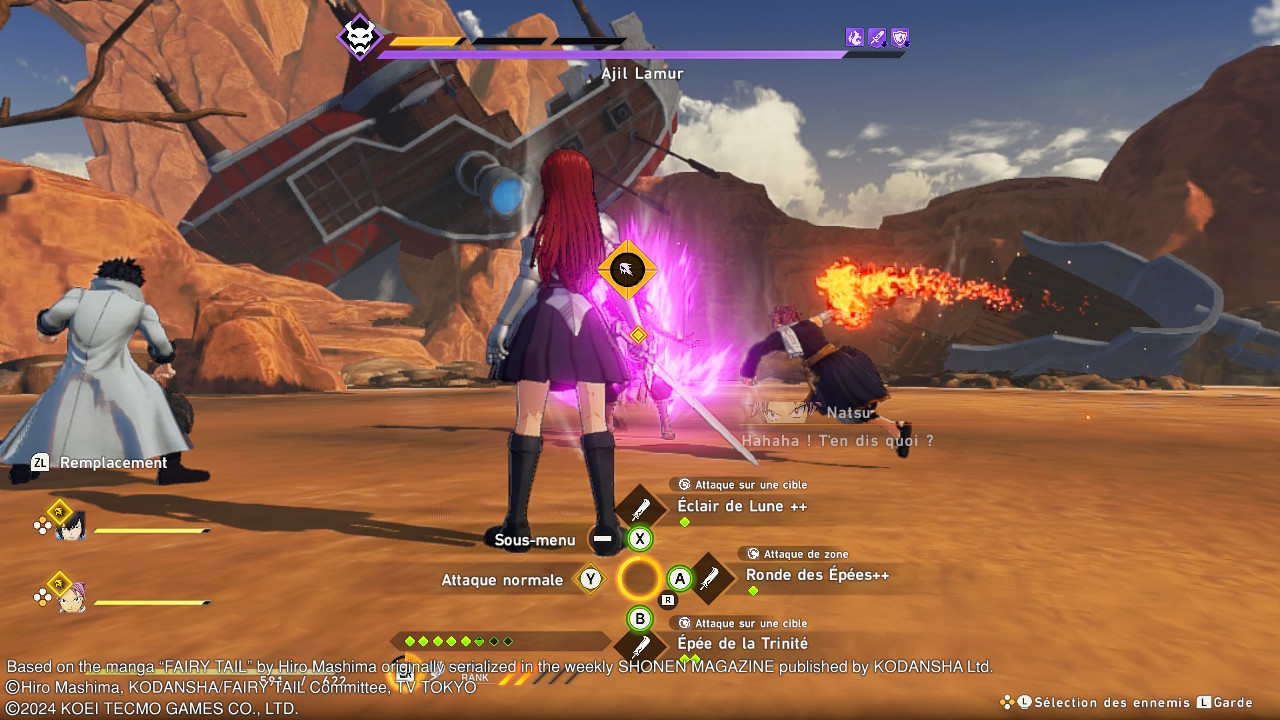Inspect the sword debuff status icon

(x=877, y=38)
